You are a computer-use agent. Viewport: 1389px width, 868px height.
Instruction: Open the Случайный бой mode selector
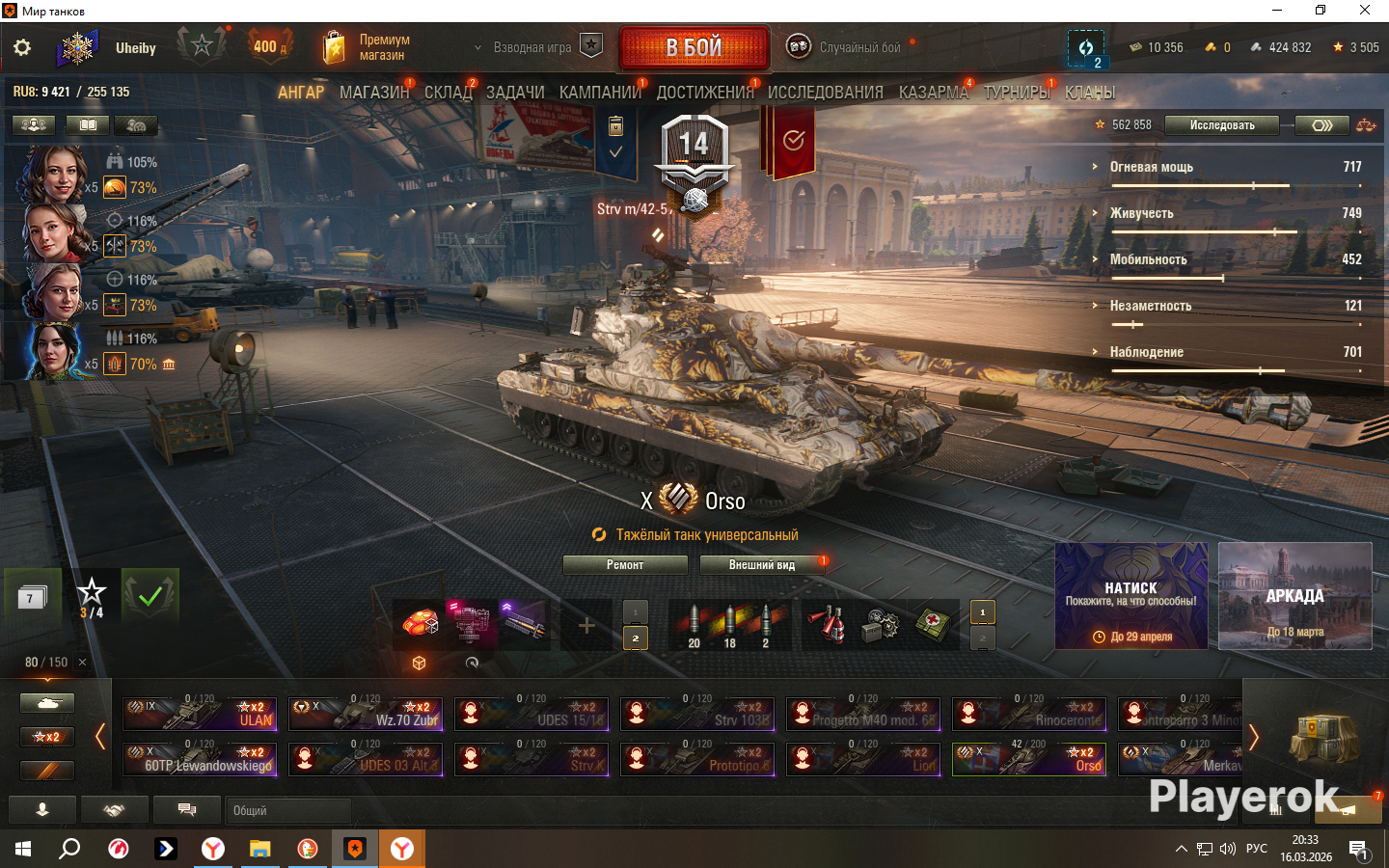[849, 47]
